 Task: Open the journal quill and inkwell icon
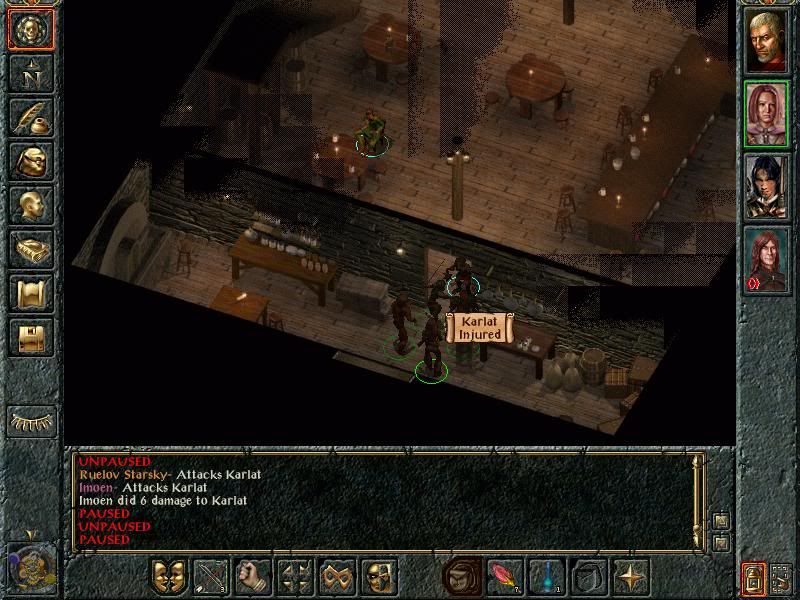(31, 117)
